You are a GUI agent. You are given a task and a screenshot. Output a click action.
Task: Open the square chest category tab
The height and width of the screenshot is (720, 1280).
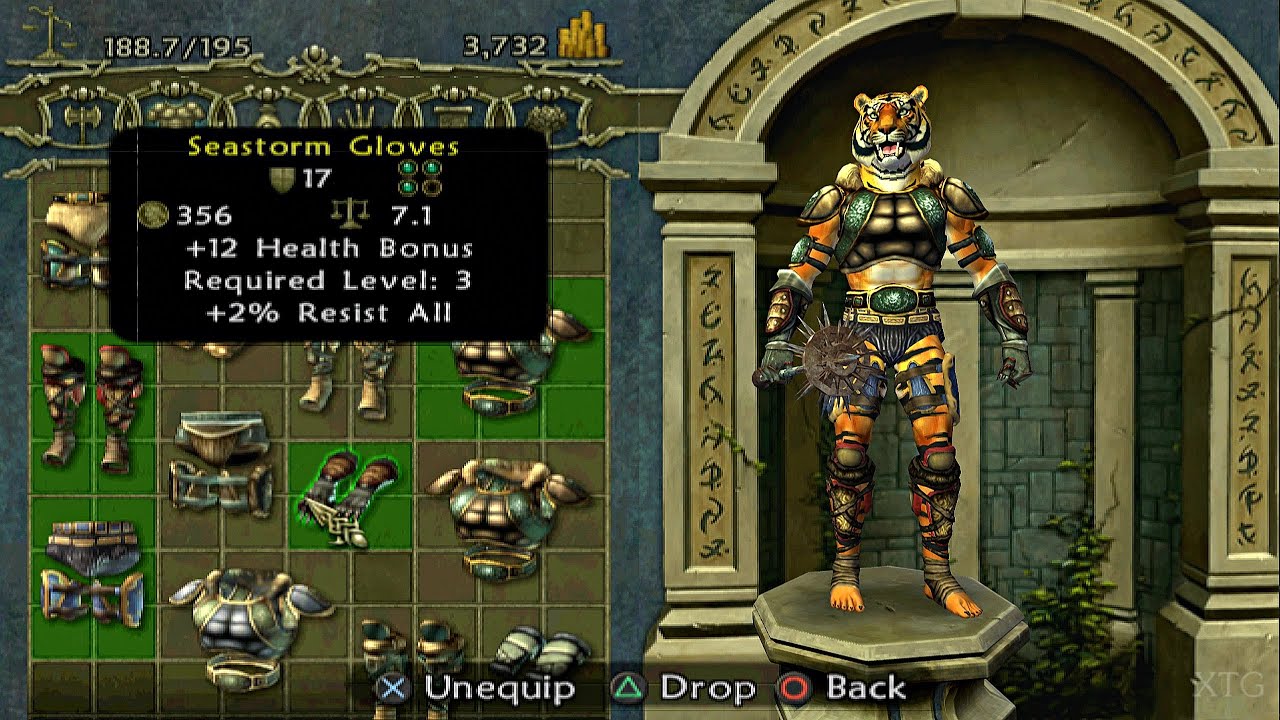point(450,113)
